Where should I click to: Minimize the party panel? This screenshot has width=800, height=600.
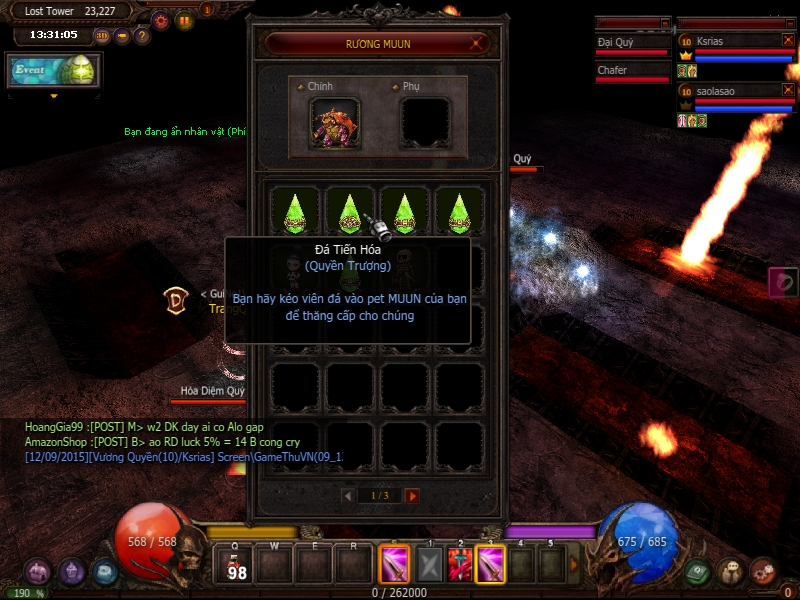click(788, 22)
